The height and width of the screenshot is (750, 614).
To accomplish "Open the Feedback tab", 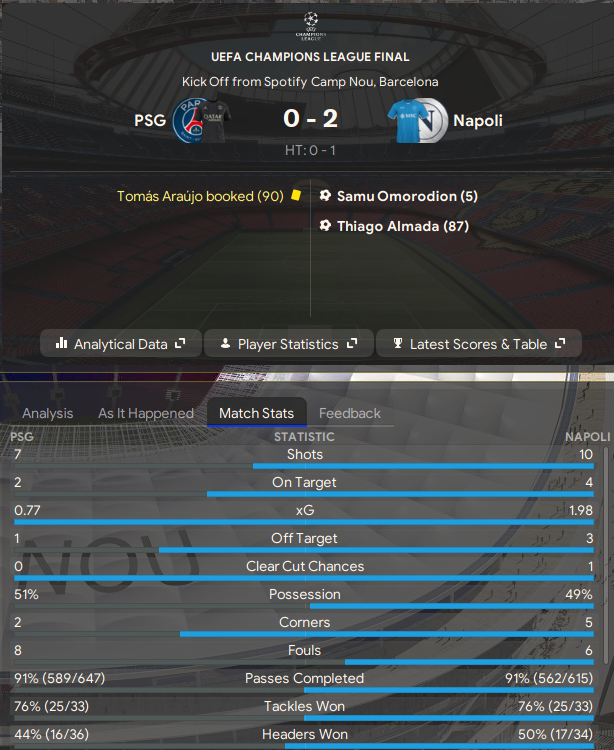I will pos(350,413).
